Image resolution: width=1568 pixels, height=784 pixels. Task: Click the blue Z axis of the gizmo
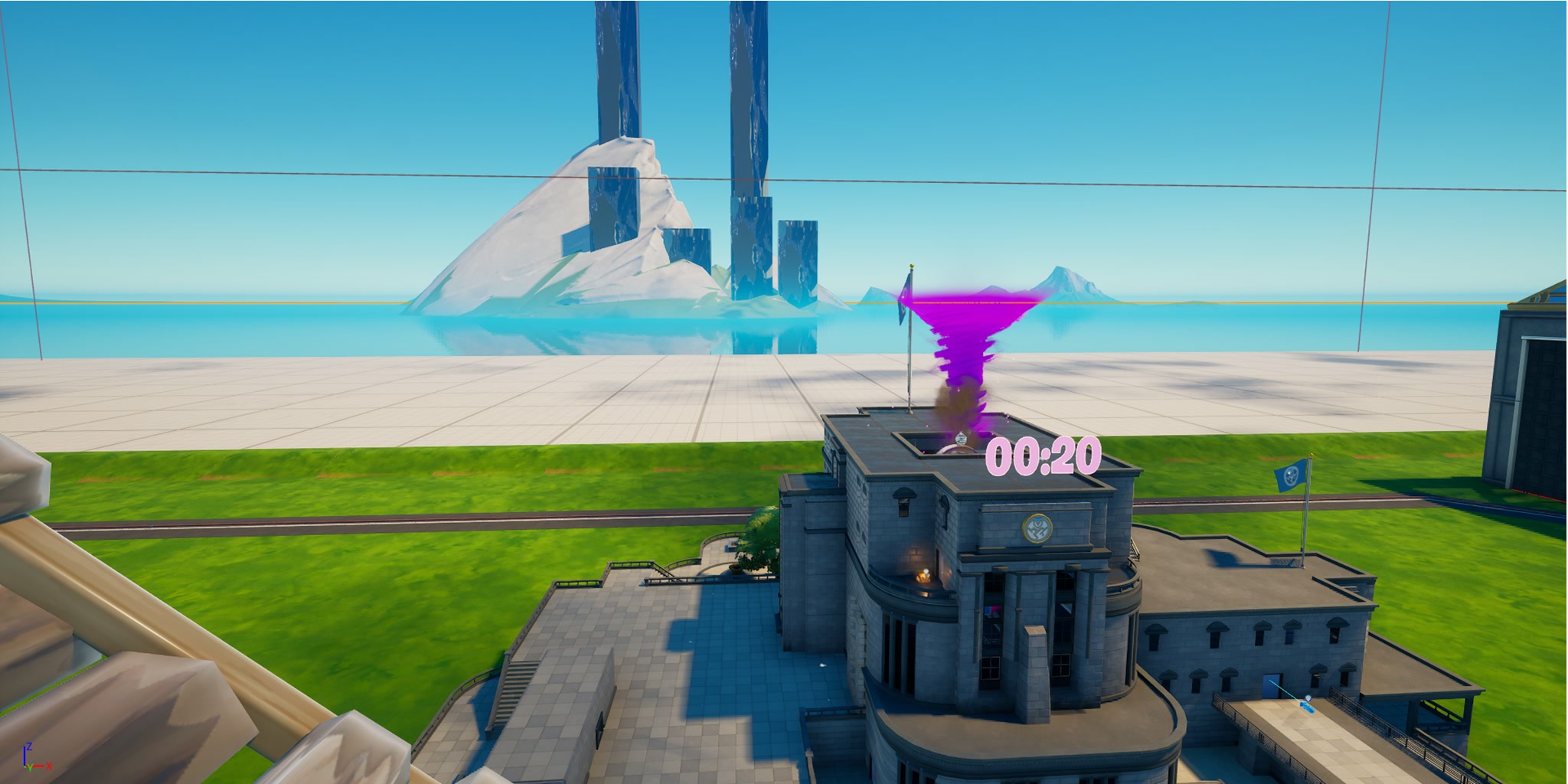[24, 753]
